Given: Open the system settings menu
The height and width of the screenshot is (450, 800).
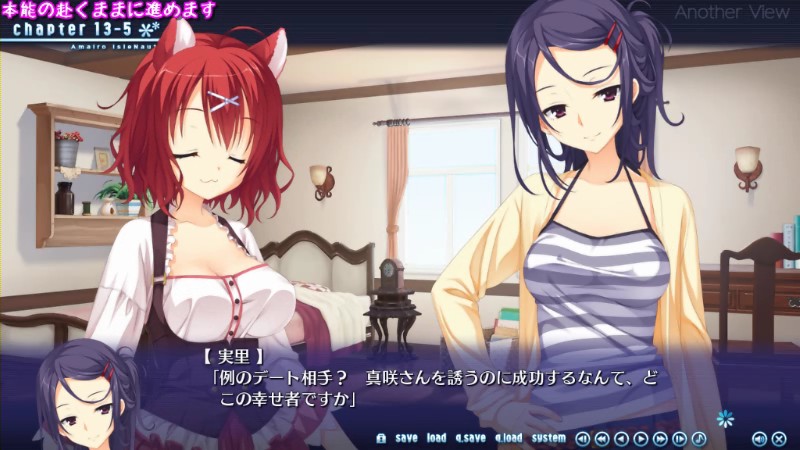Looking at the screenshot, I should pyautogui.click(x=548, y=438).
